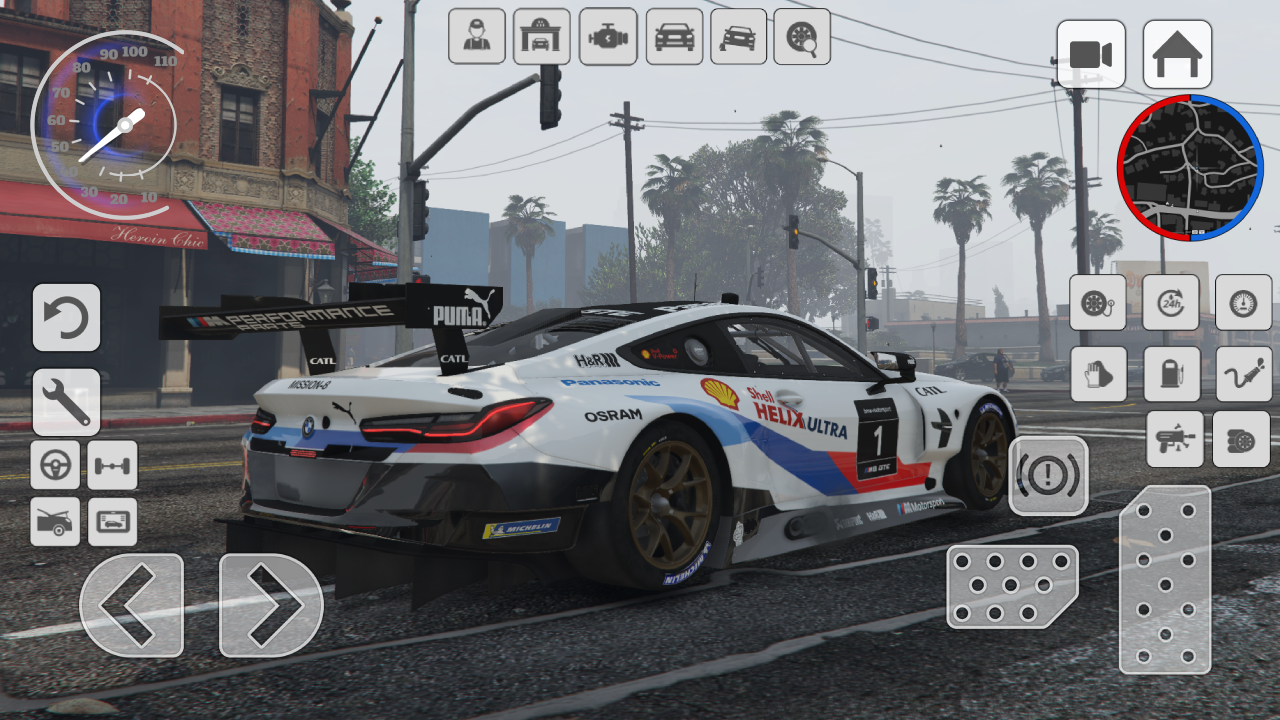Steer right with the right arrow
The image size is (1280, 720).
[271, 605]
